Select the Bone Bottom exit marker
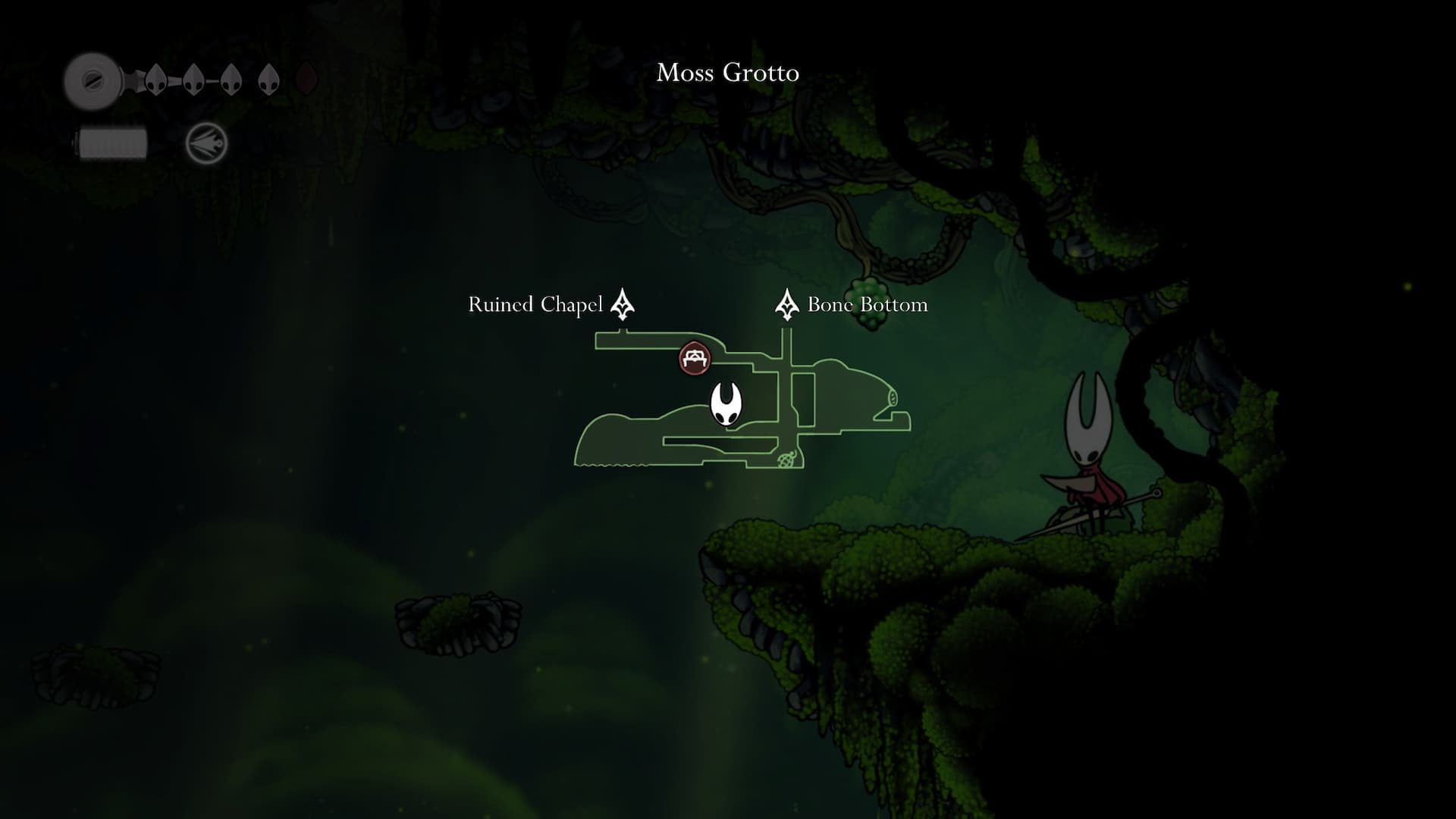Viewport: 1456px width, 819px height. click(786, 305)
